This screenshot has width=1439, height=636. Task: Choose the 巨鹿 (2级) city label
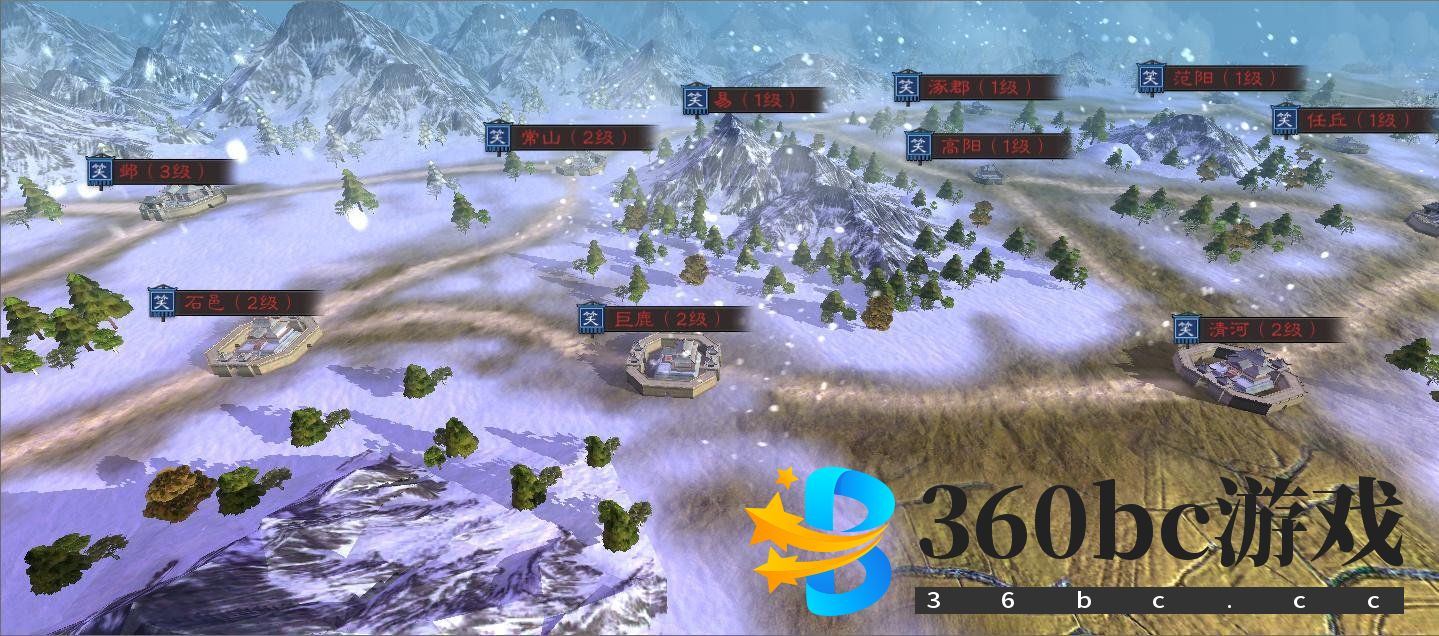(663, 320)
